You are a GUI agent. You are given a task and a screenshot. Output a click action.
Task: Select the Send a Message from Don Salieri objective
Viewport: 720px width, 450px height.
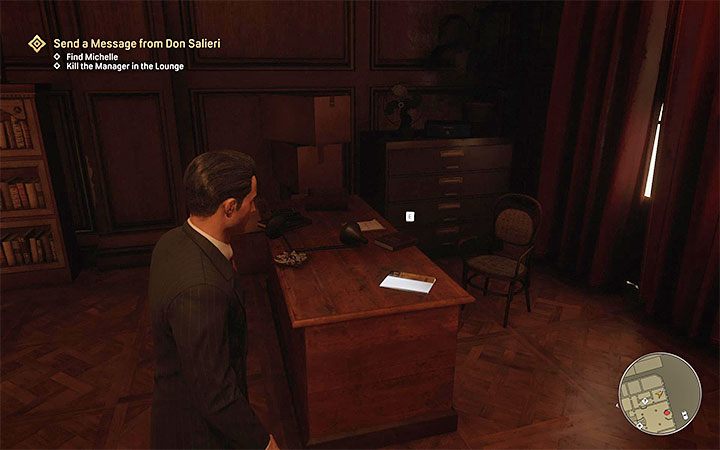coord(136,43)
